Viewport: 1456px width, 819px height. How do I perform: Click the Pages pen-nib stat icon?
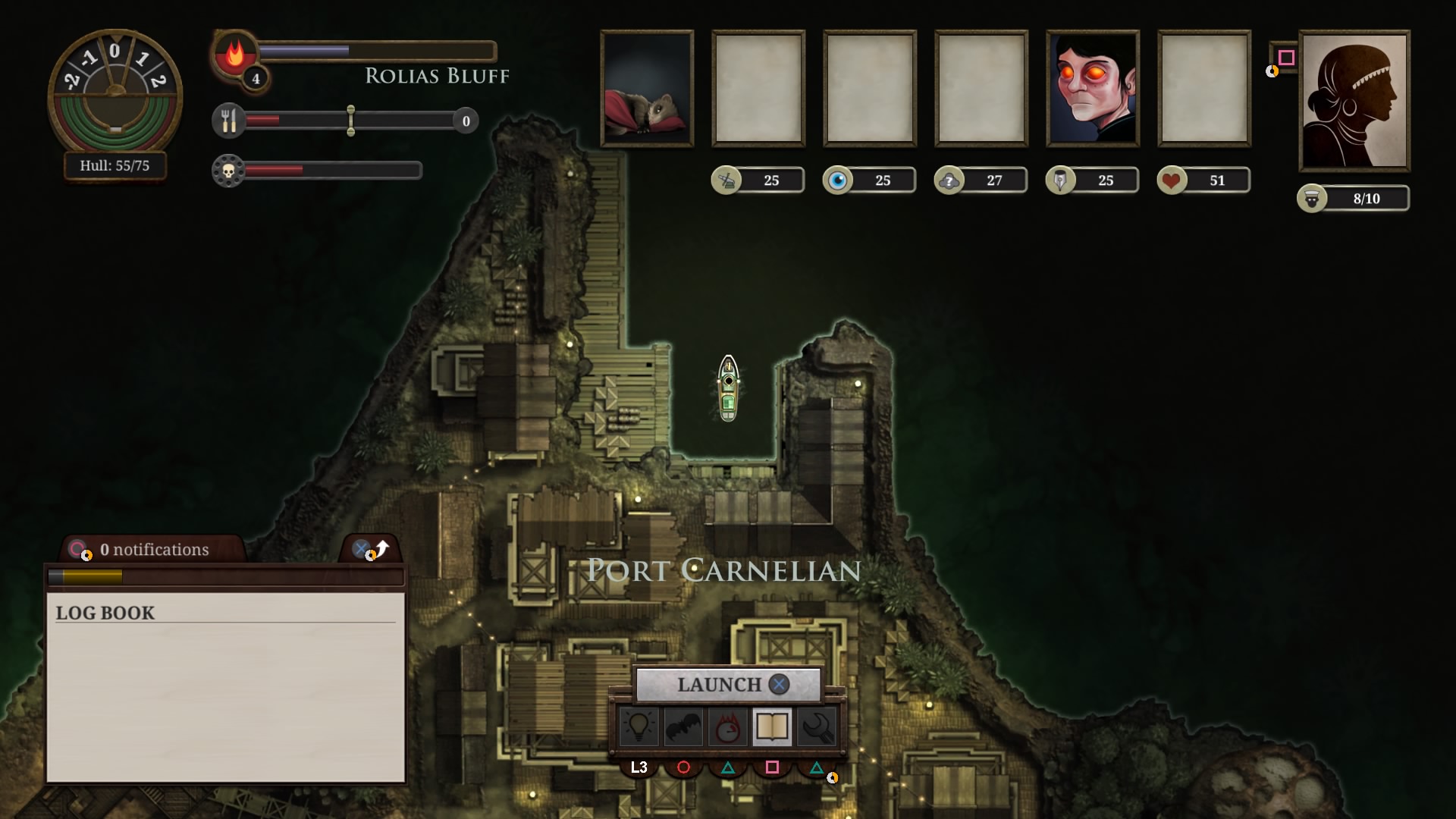click(x=1062, y=180)
